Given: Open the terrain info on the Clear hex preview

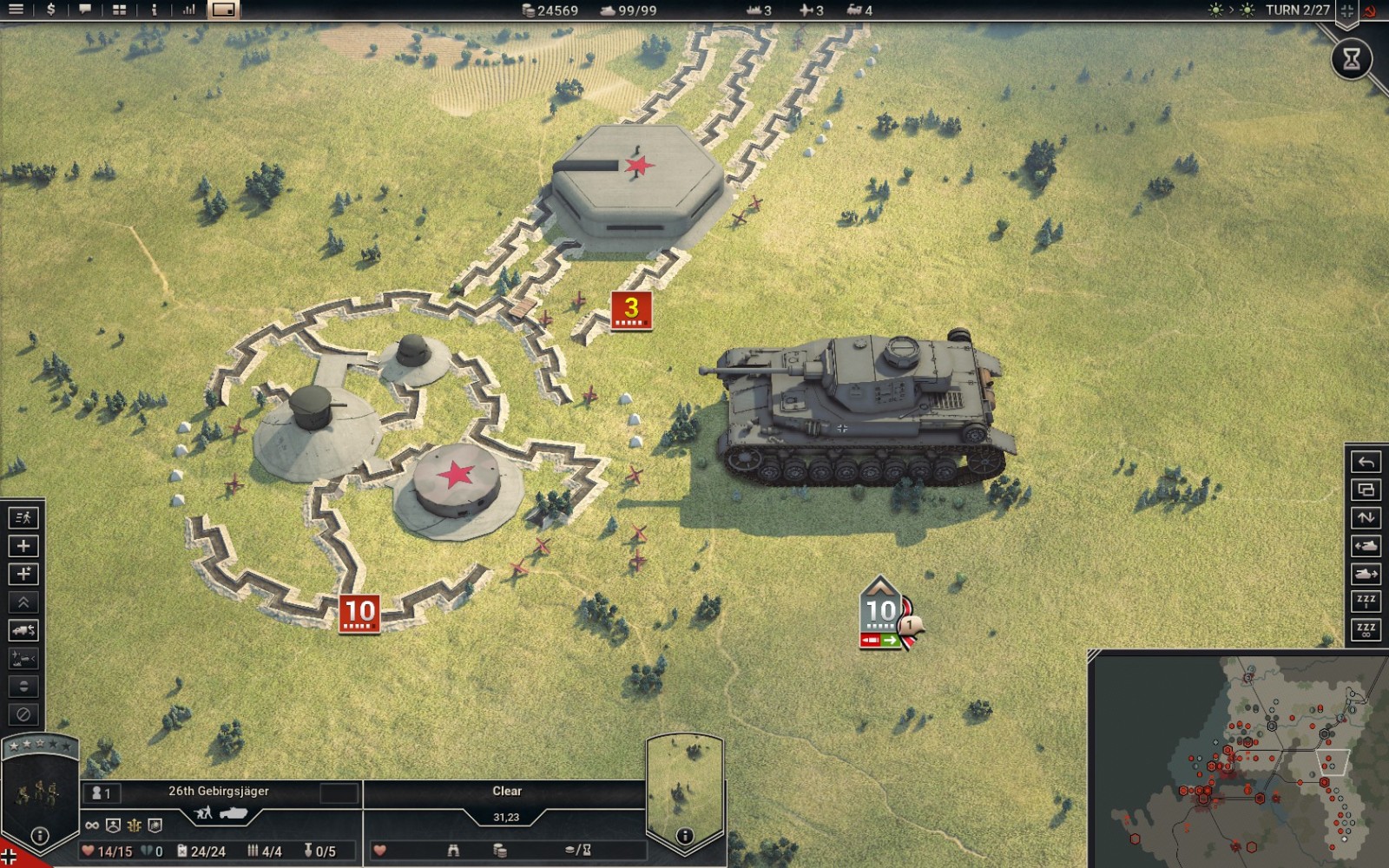Looking at the screenshot, I should coord(685,836).
